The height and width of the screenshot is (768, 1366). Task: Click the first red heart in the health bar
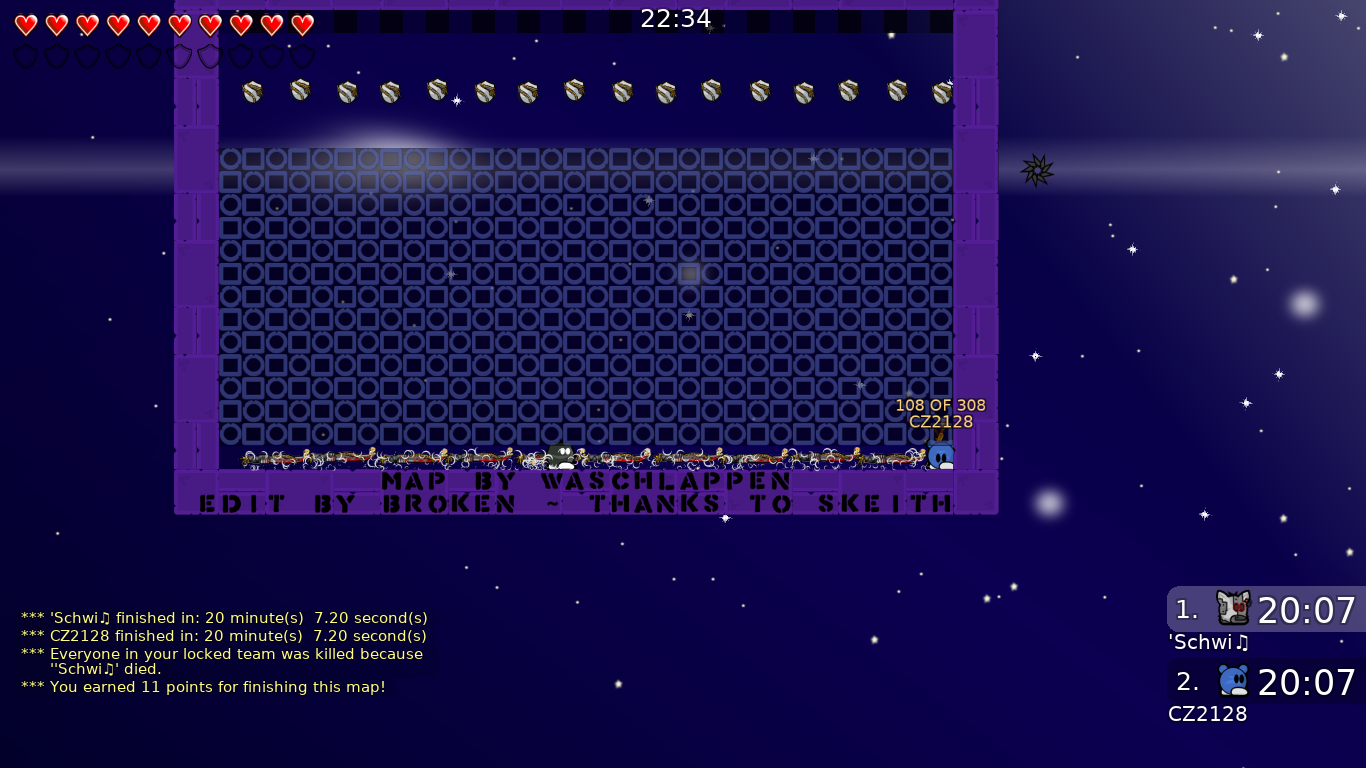pos(26,26)
